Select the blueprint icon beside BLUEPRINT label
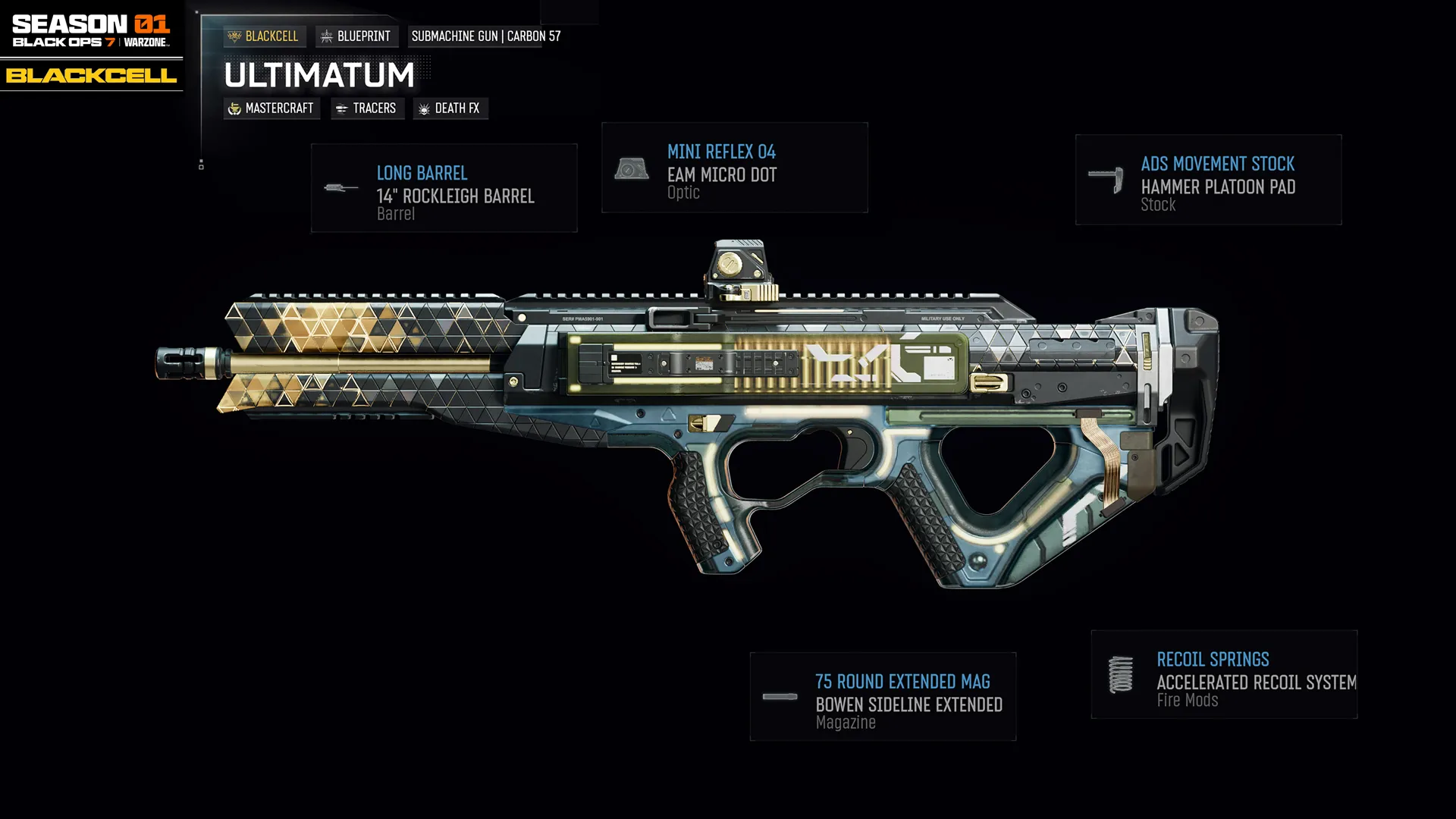The width and height of the screenshot is (1456, 819). [x=327, y=36]
